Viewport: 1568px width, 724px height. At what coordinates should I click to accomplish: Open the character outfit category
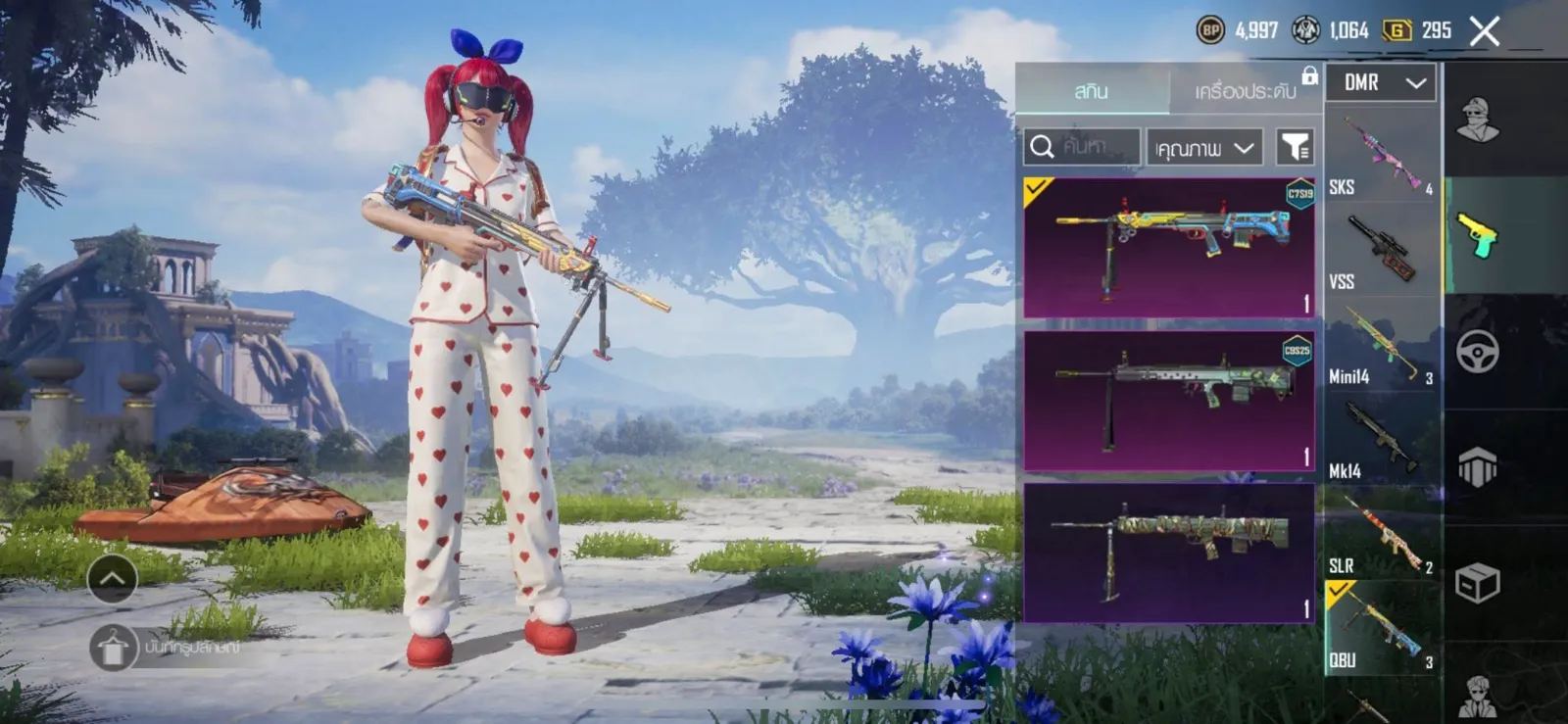1477,120
